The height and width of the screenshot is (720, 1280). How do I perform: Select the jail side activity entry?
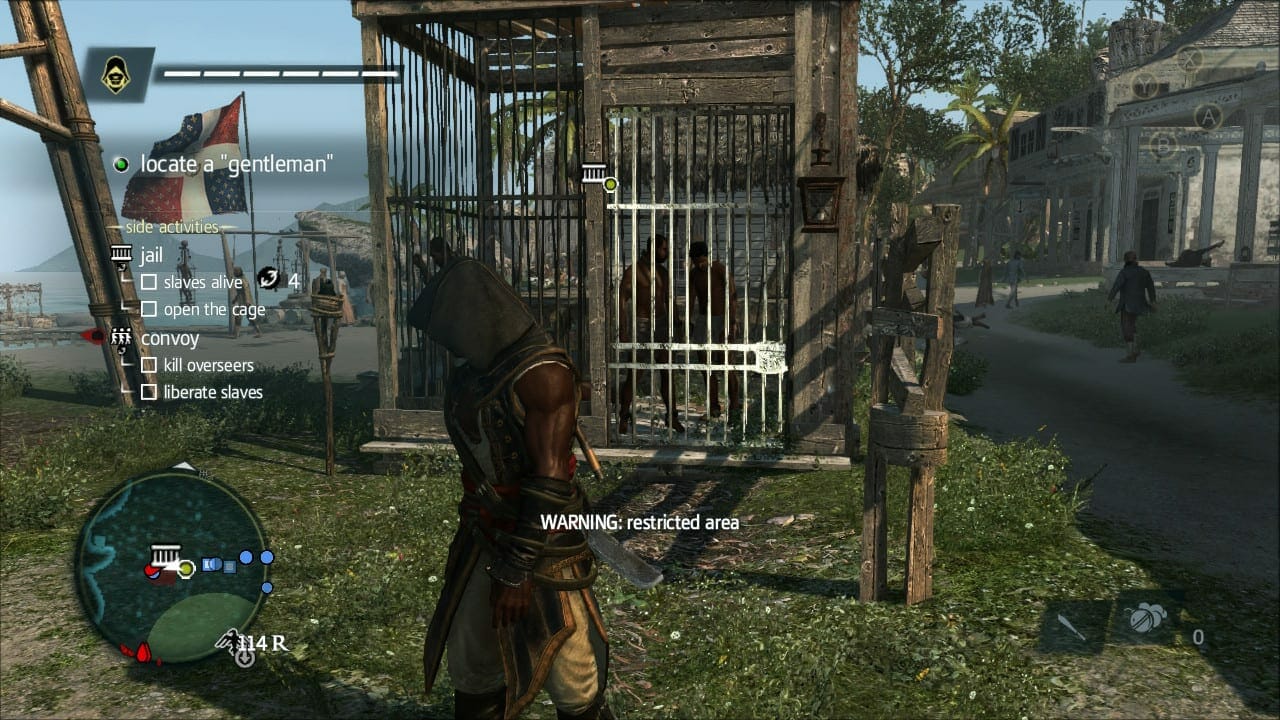pos(151,255)
